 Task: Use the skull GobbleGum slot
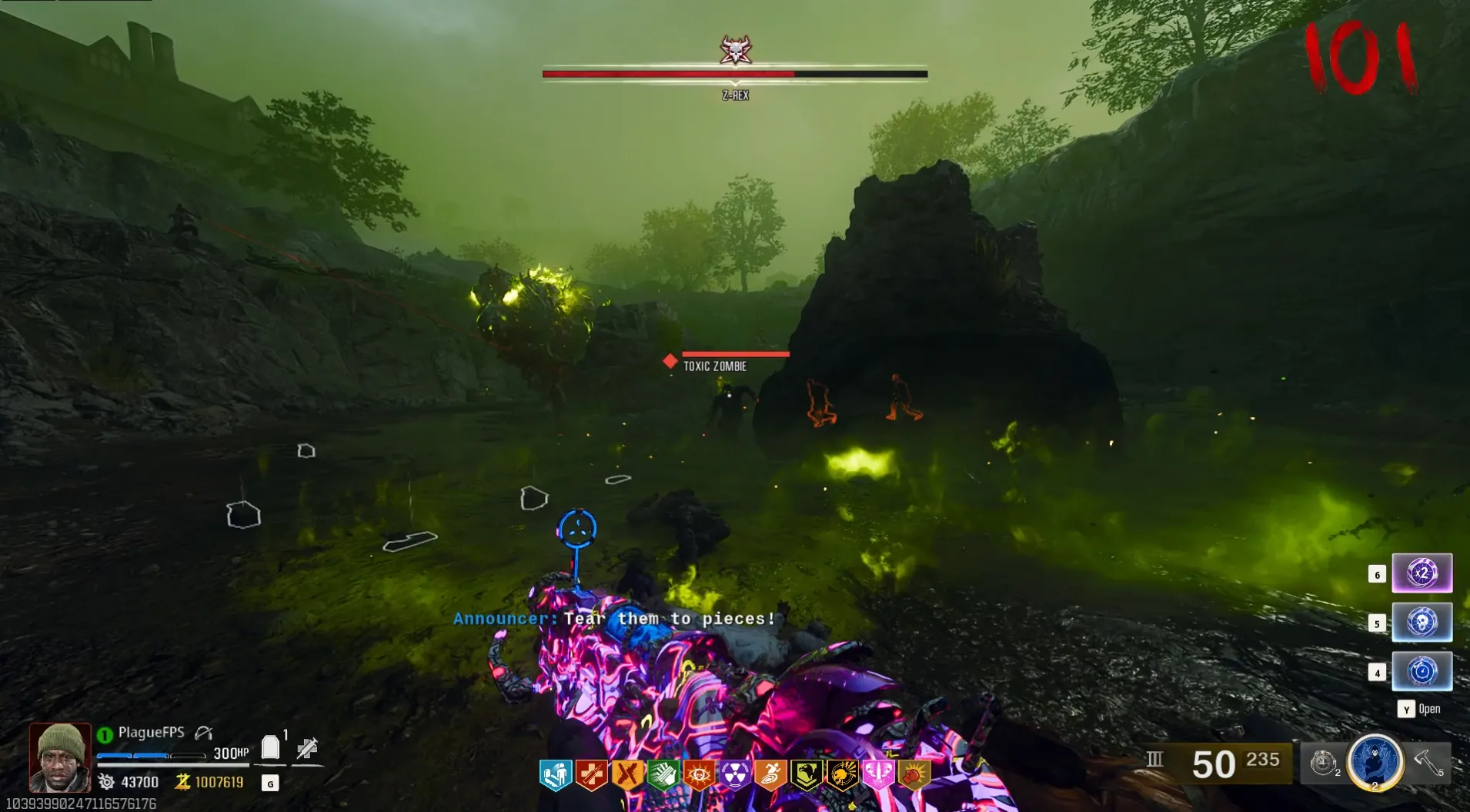click(1422, 622)
